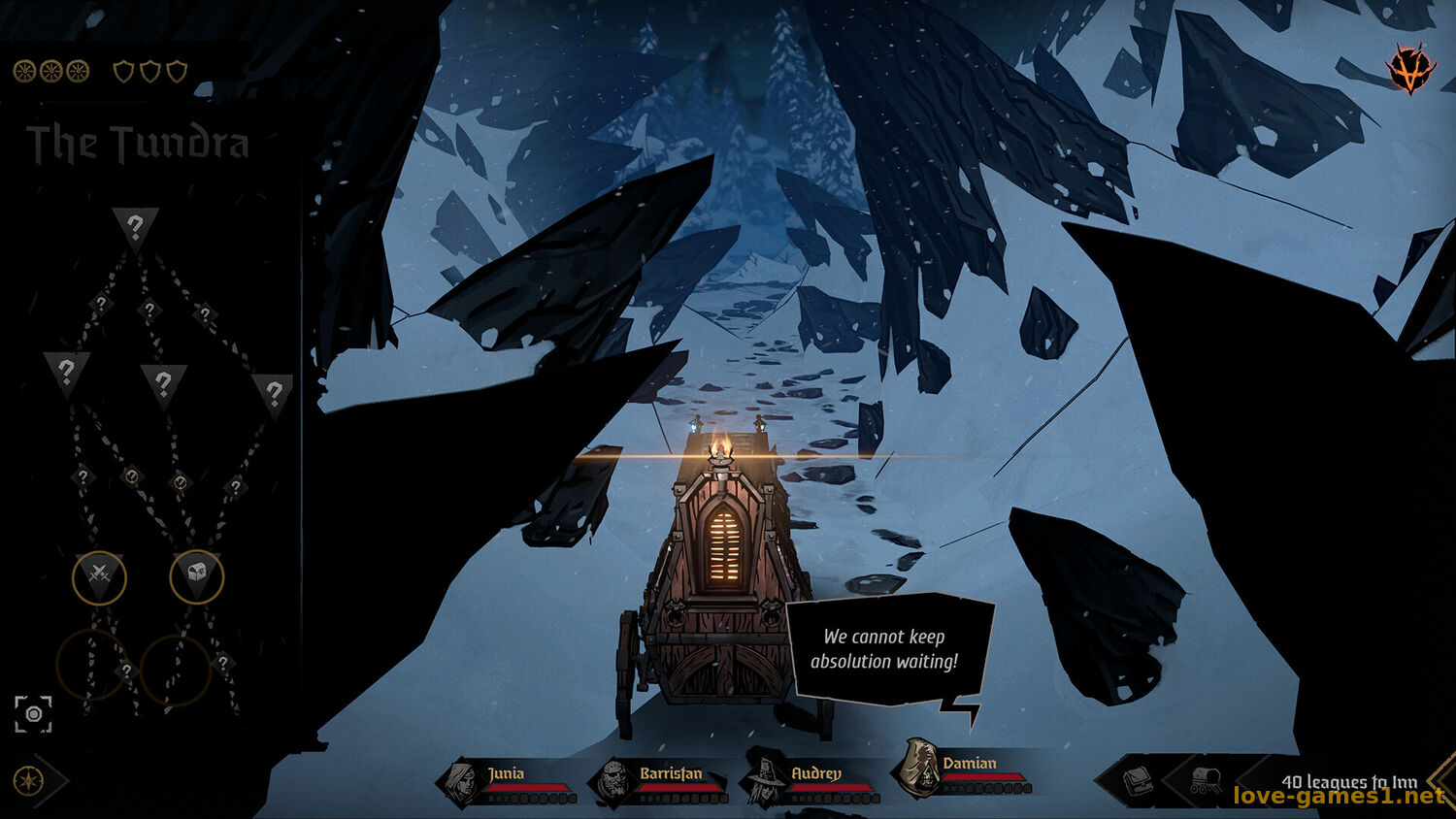Pick Damian's hooded portrait
This screenshot has height=819, width=1456.
[915, 769]
